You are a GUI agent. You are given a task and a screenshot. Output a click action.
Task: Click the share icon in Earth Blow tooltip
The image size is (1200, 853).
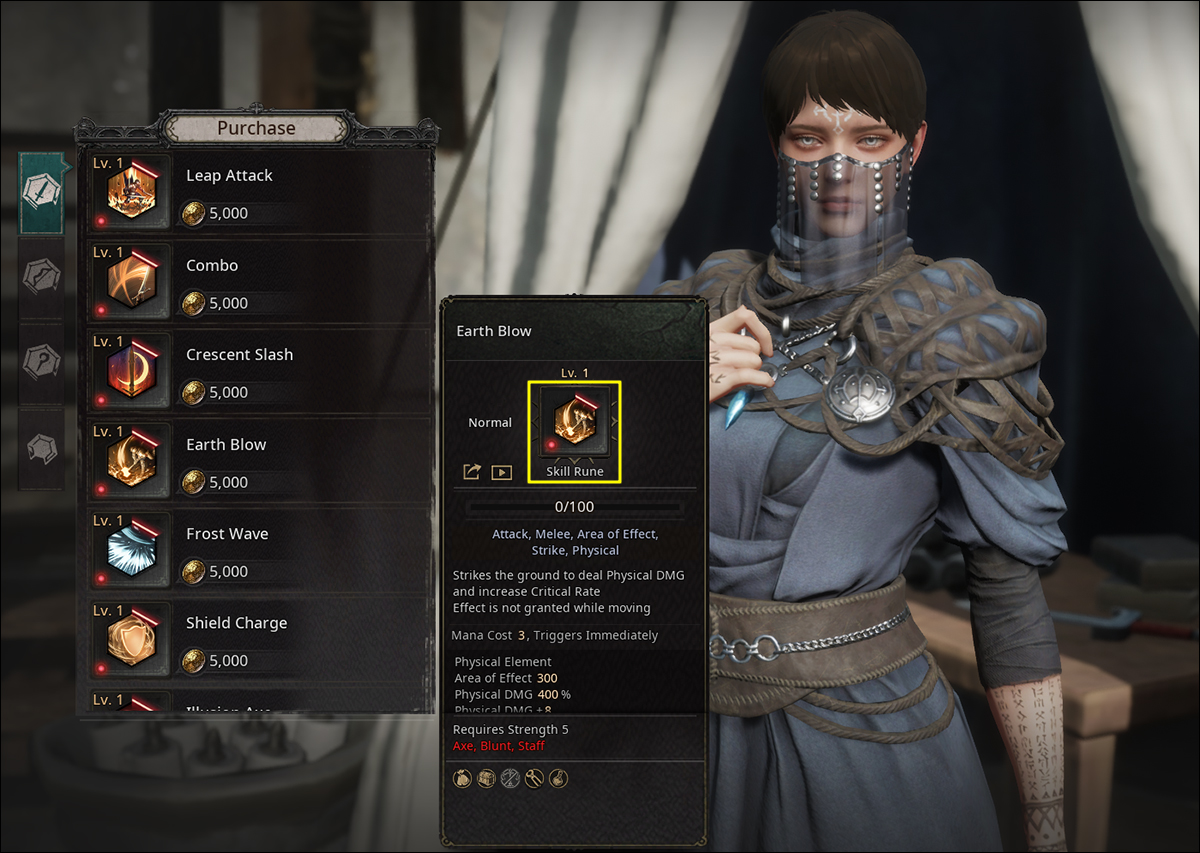[x=472, y=472]
